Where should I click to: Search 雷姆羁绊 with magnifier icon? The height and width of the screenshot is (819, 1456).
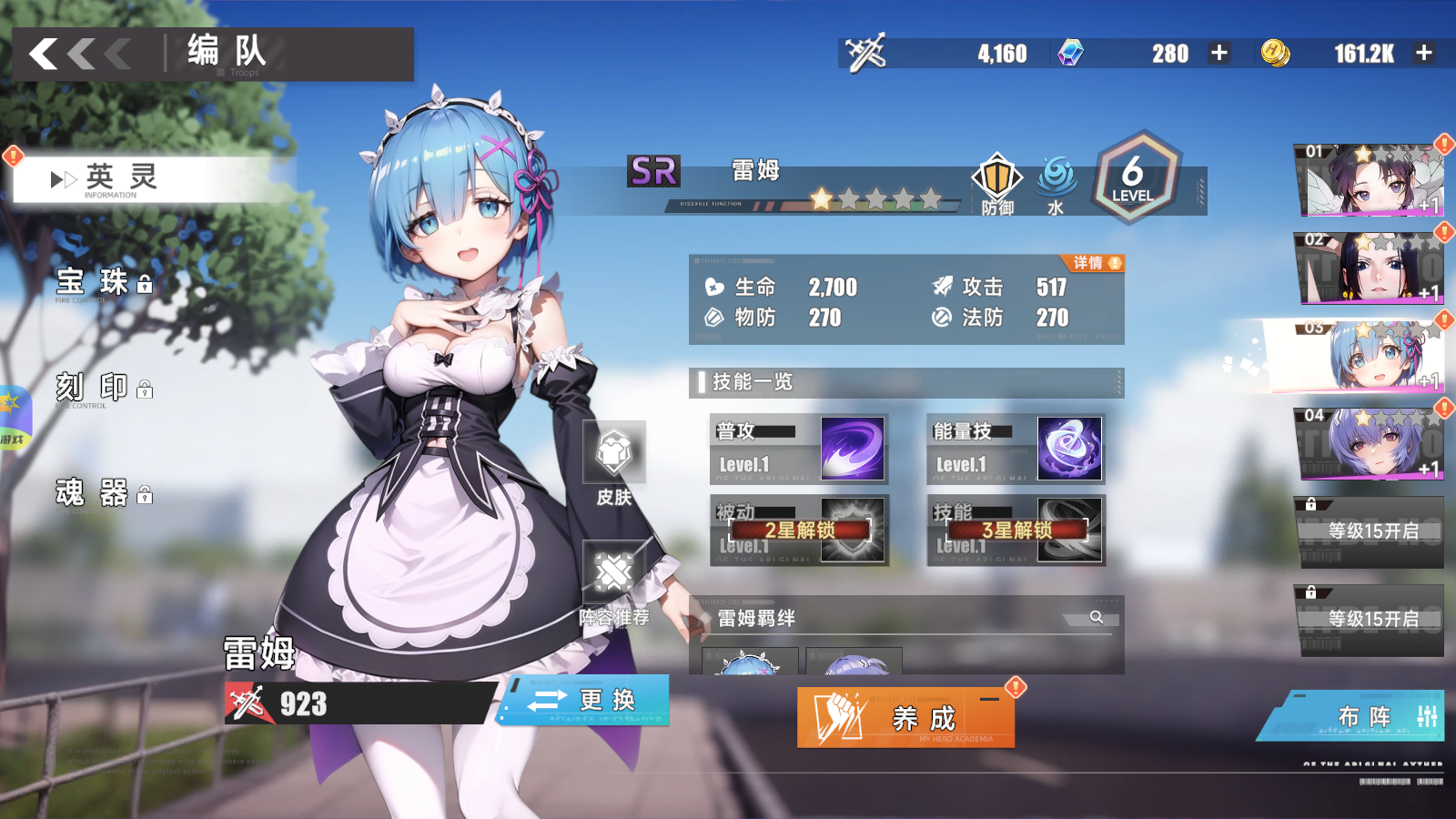(x=1097, y=617)
